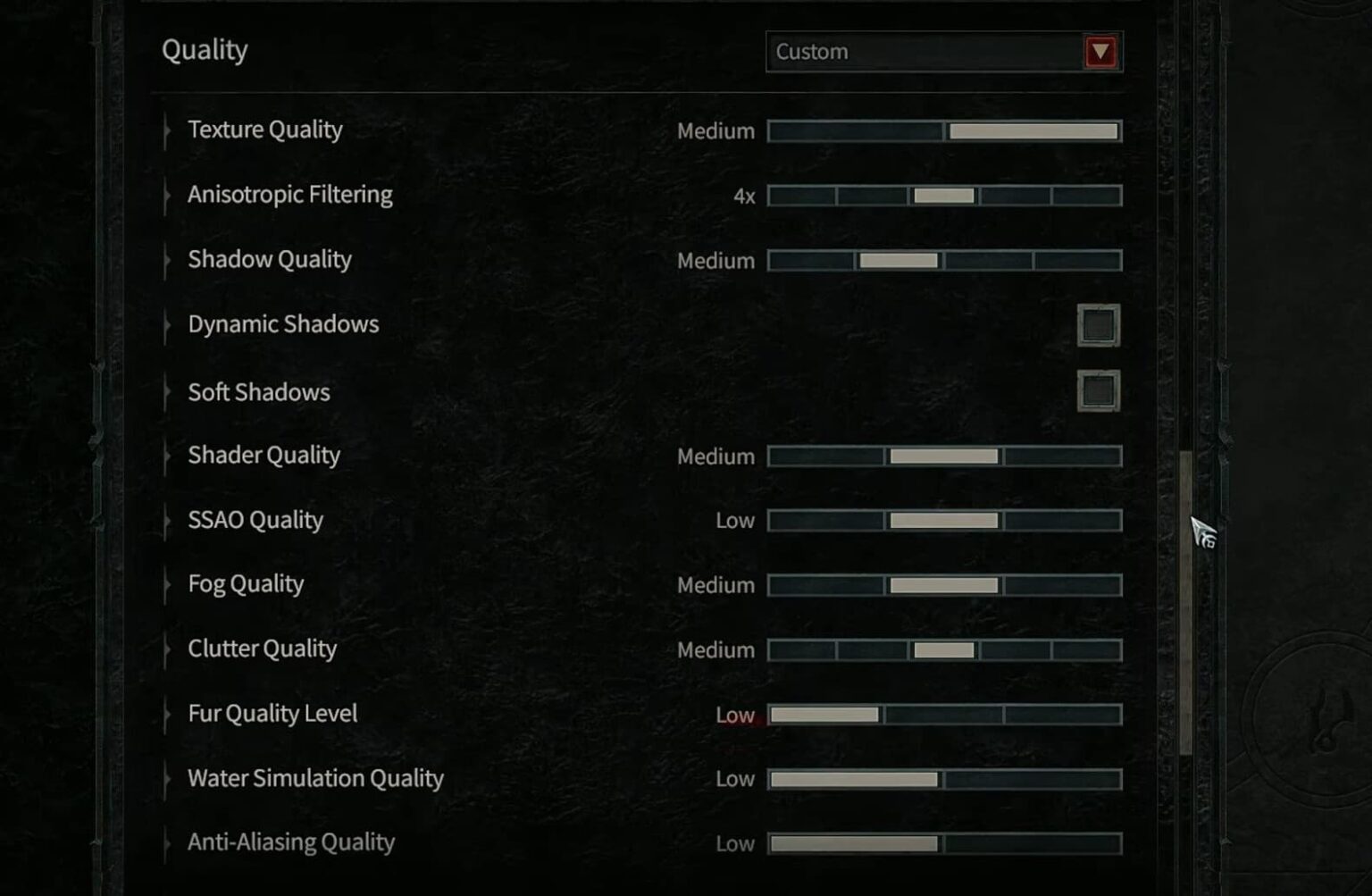Expand the Fur Quality Level details
This screenshot has height=896, width=1372.
pyautogui.click(x=167, y=714)
